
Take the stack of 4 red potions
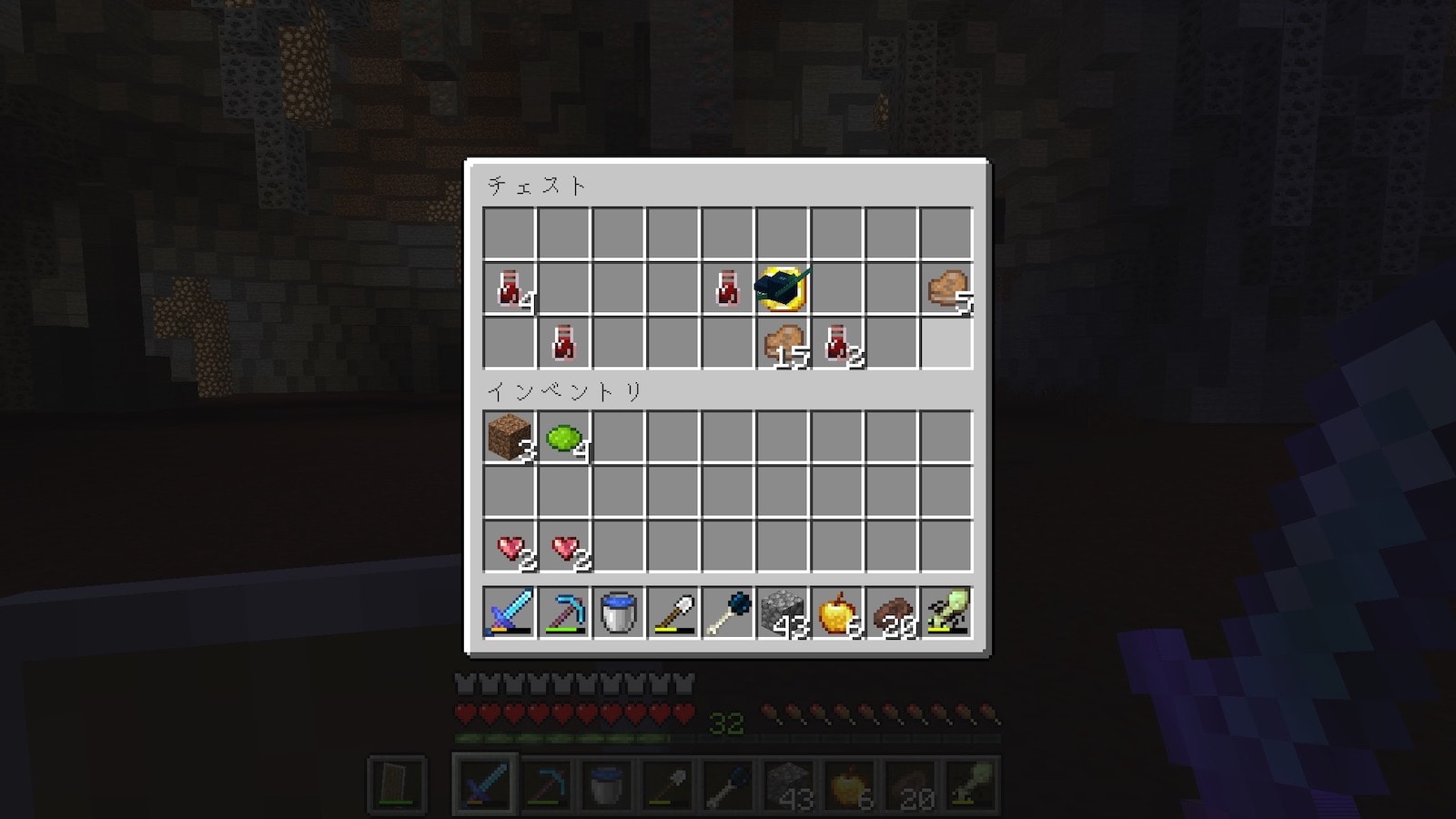click(510, 288)
